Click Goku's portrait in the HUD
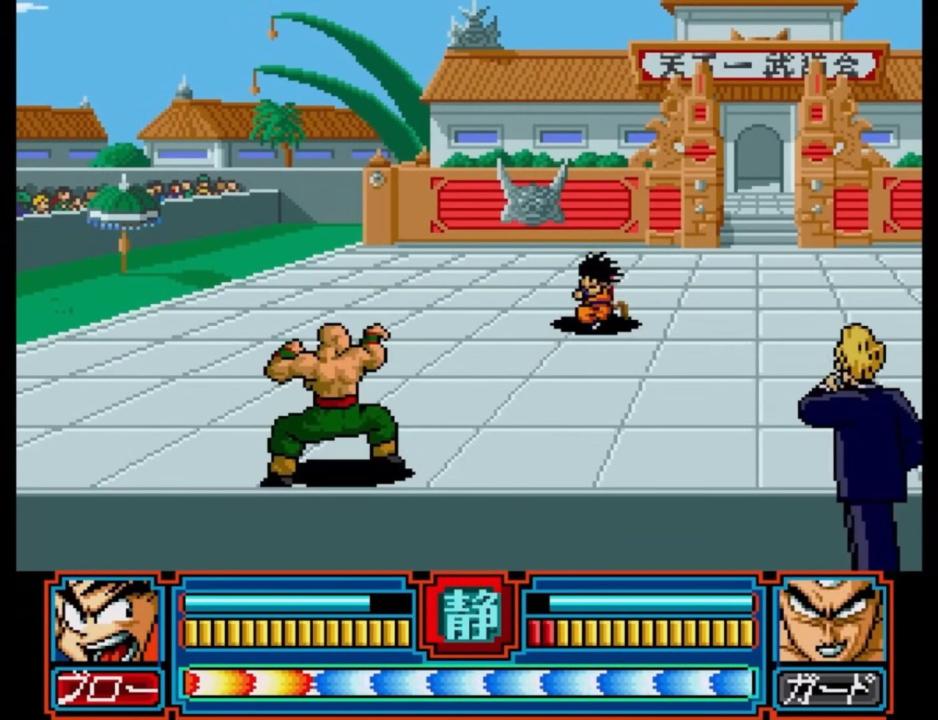This screenshot has height=720, width=938. click(107, 620)
